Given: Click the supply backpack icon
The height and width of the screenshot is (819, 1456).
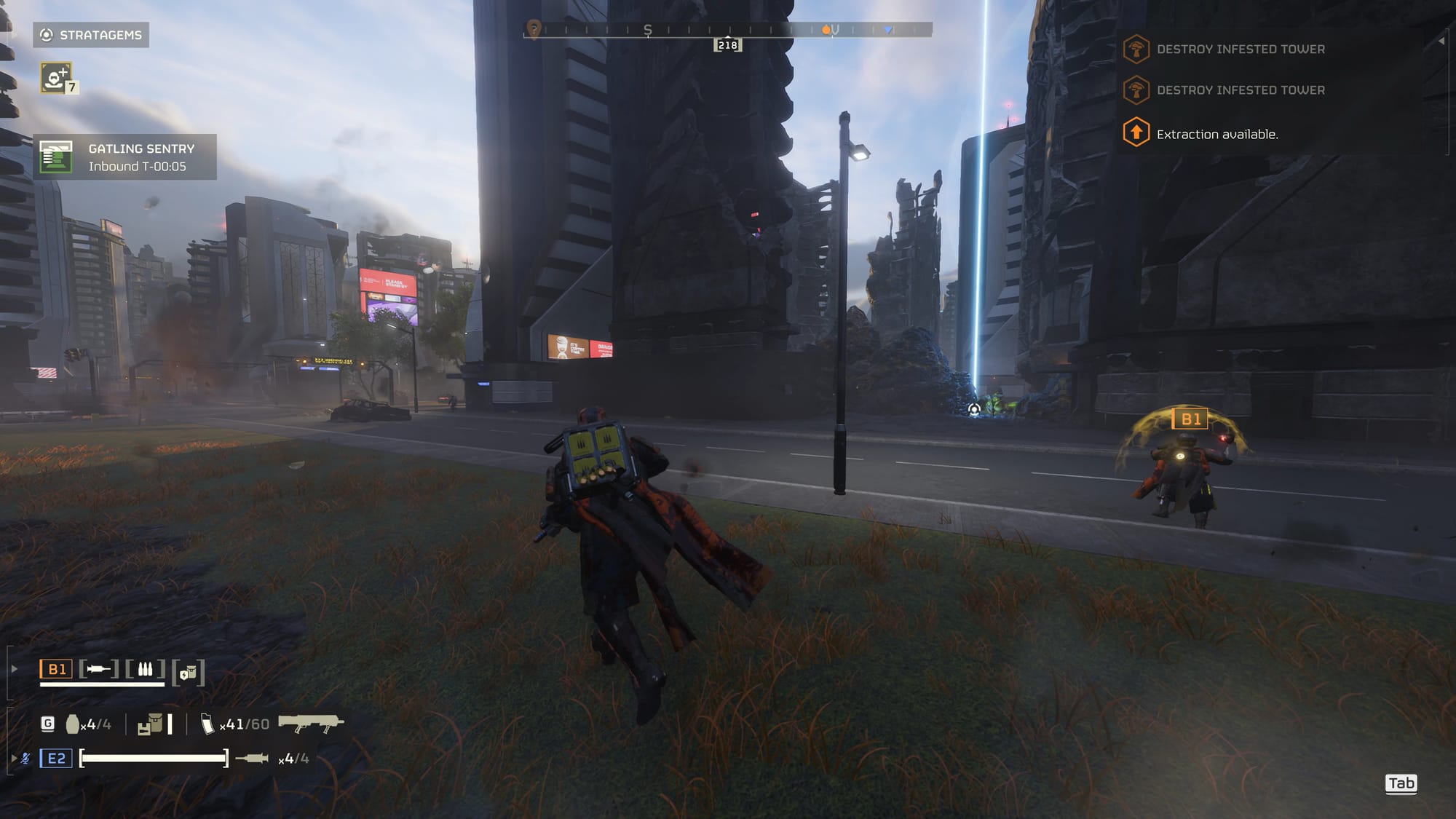Looking at the screenshot, I should pyautogui.click(x=150, y=724).
